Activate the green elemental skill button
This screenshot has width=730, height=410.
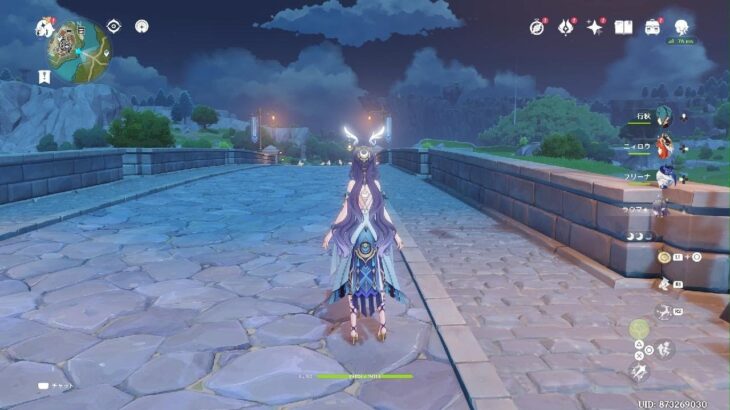[x=638, y=328]
